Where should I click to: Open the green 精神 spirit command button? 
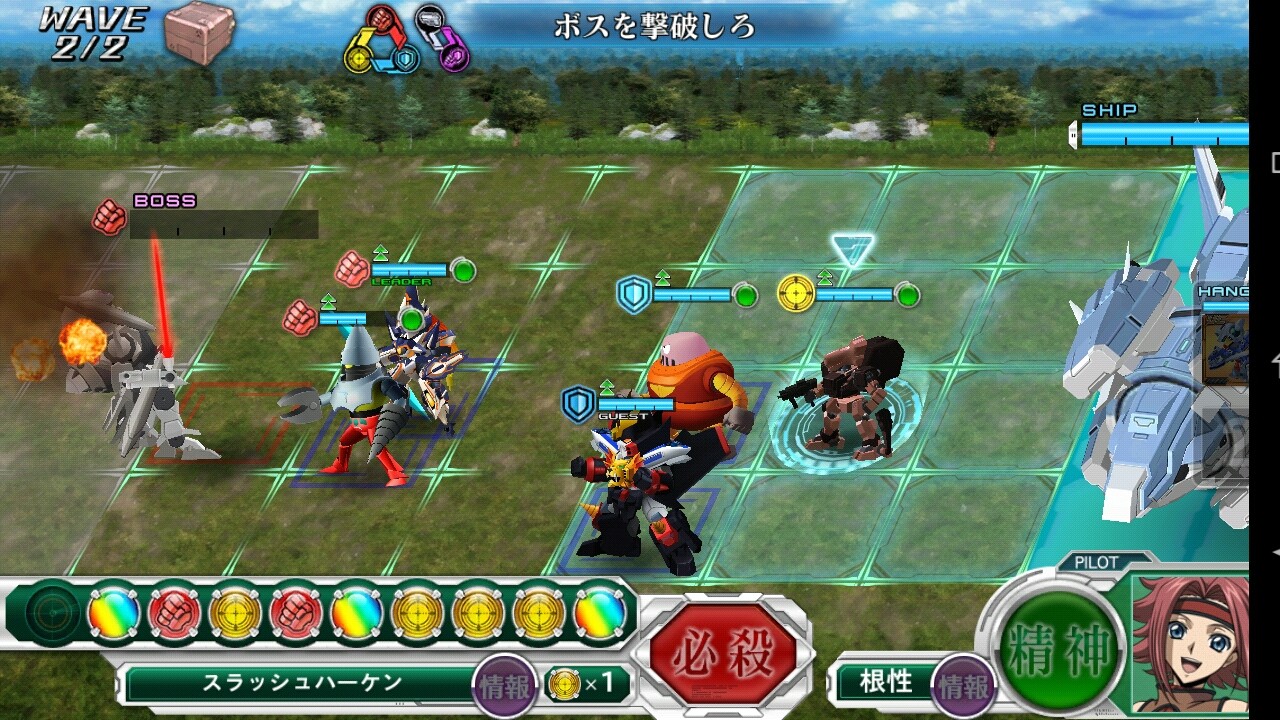1060,650
